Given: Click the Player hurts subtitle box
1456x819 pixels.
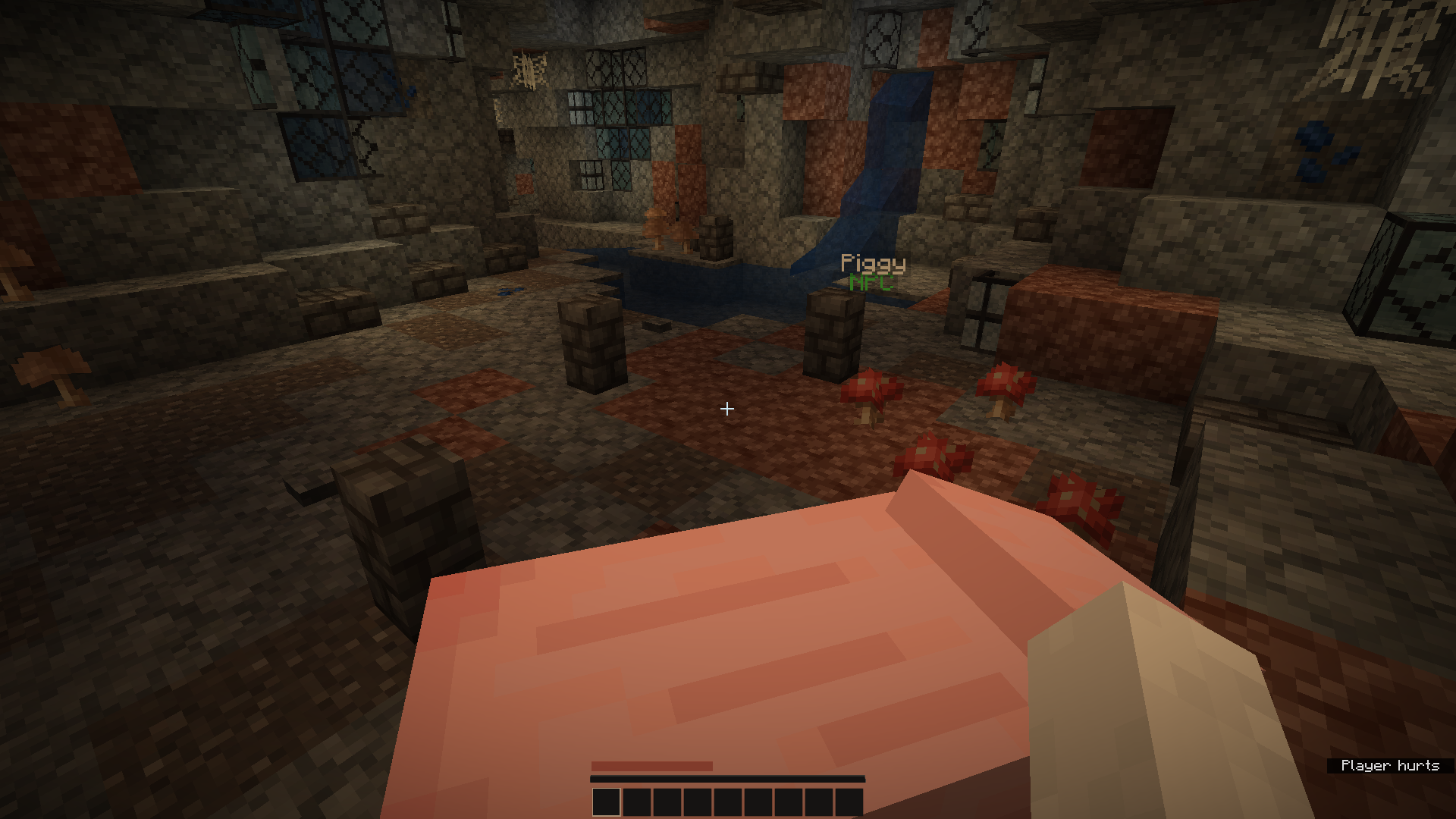Looking at the screenshot, I should tap(1389, 766).
